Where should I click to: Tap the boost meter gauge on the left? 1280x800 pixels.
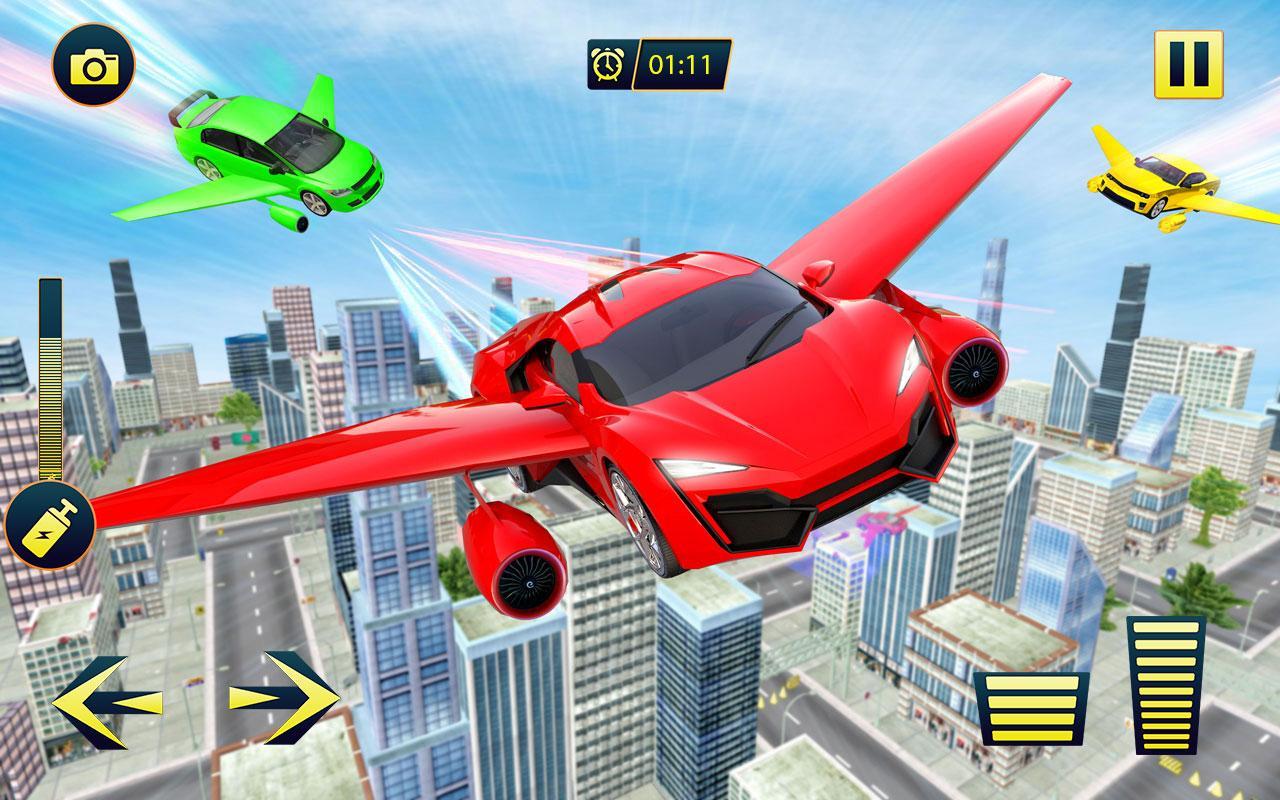click(47, 380)
